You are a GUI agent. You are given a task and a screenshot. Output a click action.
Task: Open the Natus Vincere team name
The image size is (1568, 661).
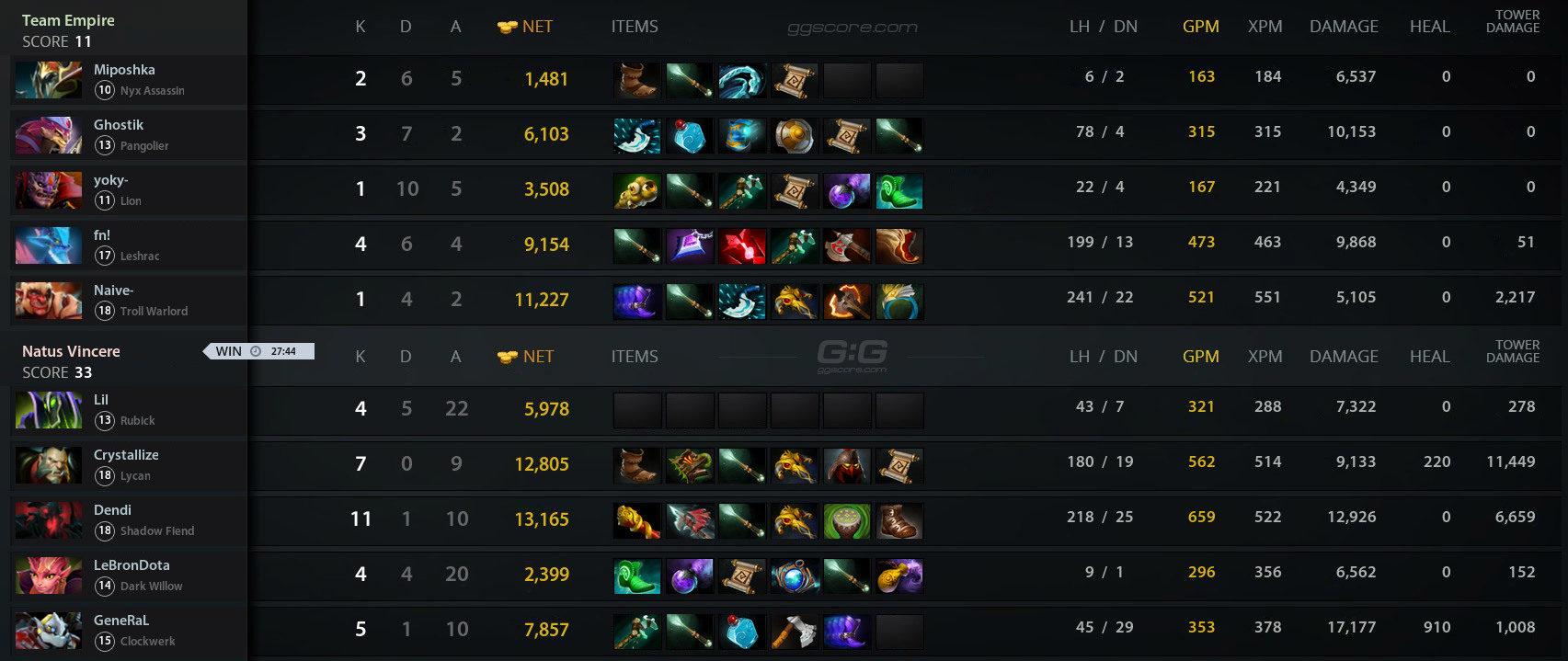click(x=71, y=351)
